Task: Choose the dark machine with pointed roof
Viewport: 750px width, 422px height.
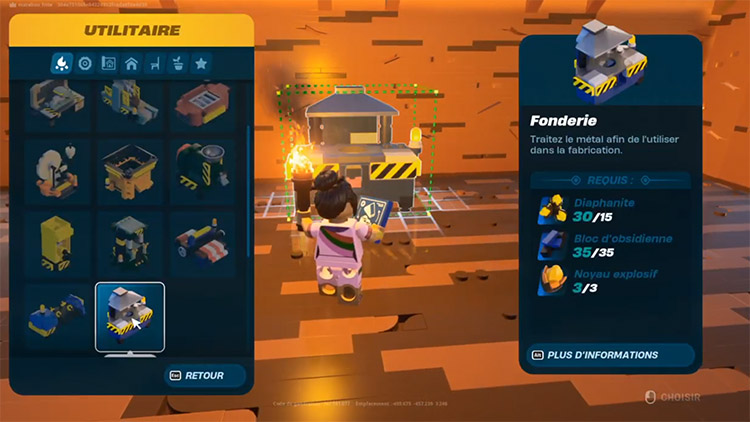Action: point(129,244)
